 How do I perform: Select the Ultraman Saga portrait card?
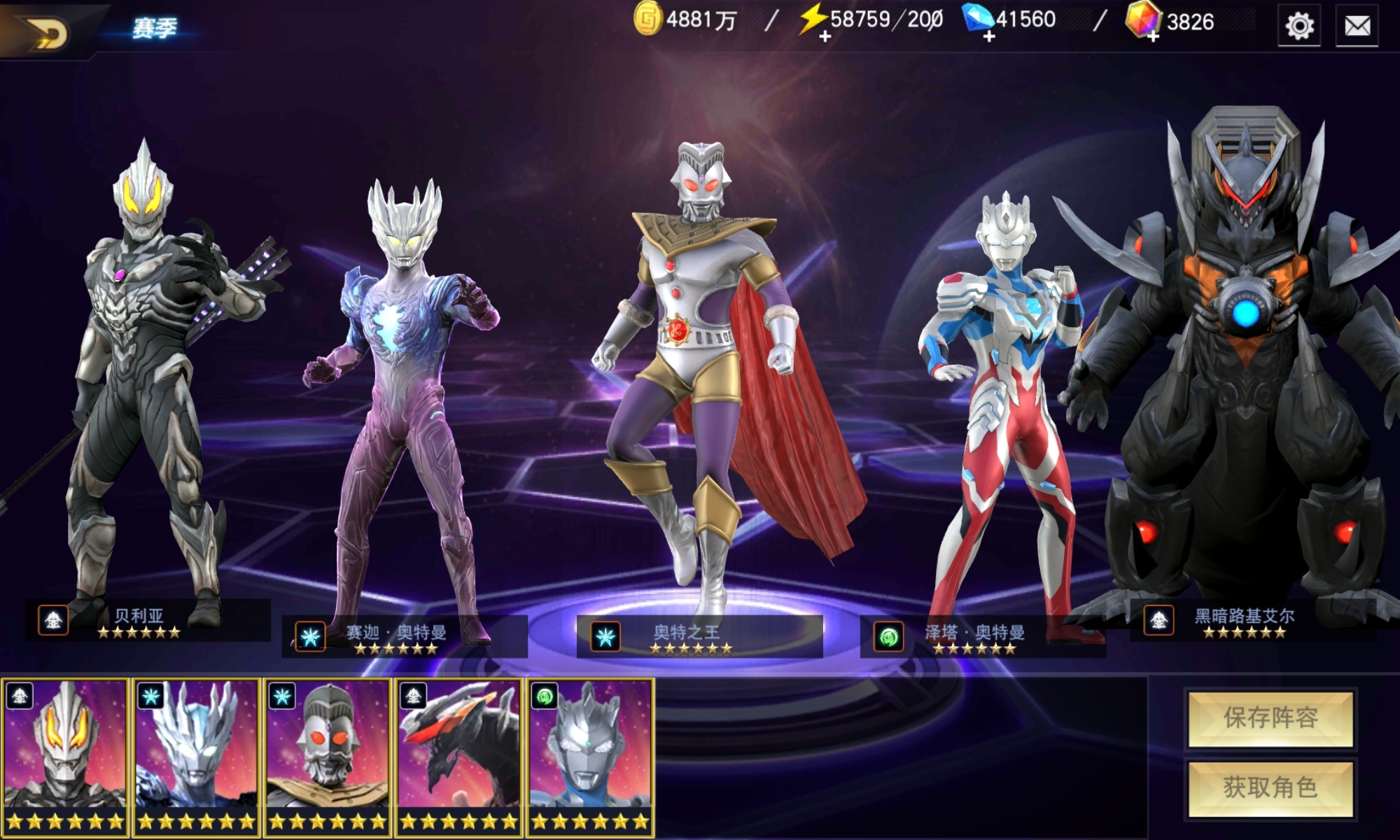pos(196,757)
